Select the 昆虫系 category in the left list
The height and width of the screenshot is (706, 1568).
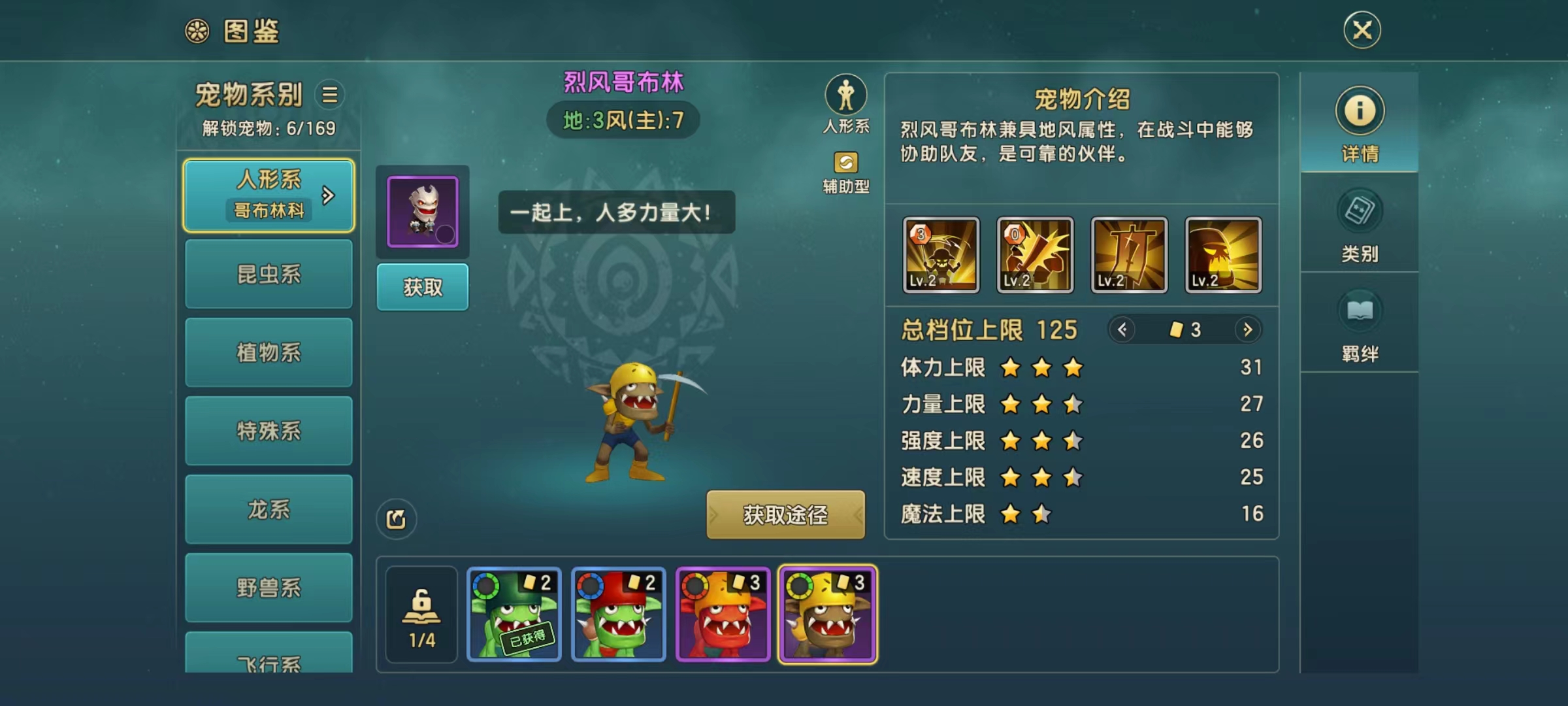click(269, 274)
